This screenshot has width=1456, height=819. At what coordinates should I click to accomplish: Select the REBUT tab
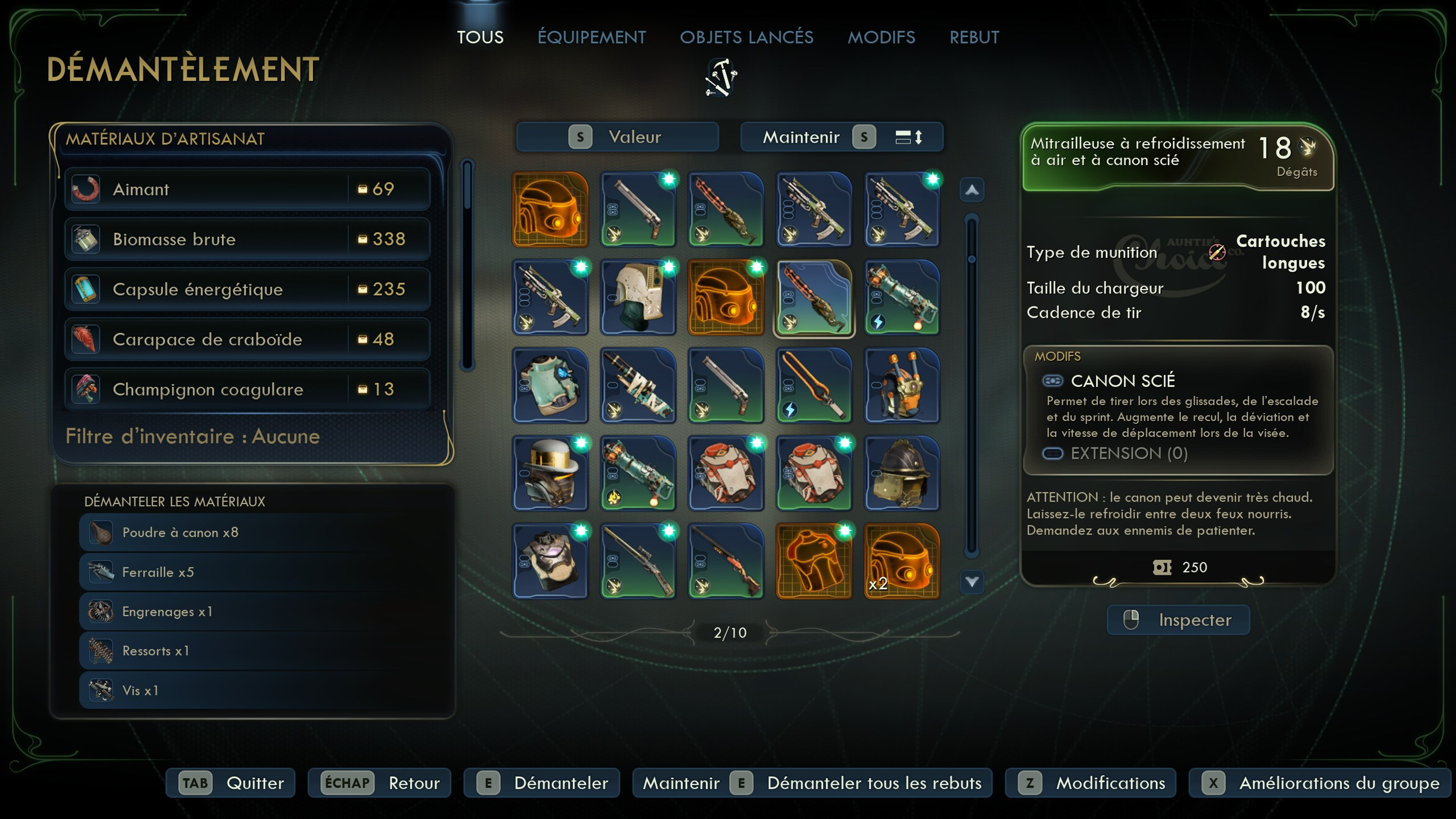[974, 37]
